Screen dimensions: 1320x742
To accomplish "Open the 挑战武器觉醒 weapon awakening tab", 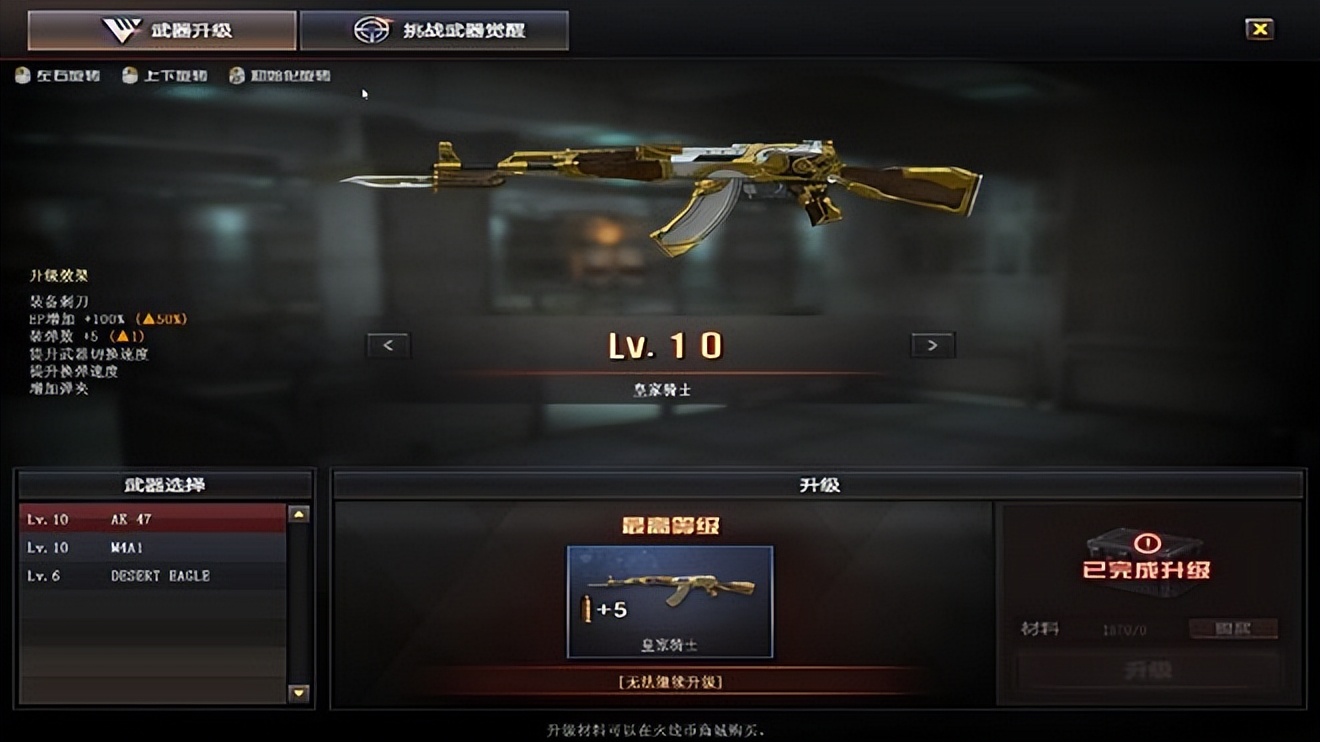I will click(x=434, y=30).
